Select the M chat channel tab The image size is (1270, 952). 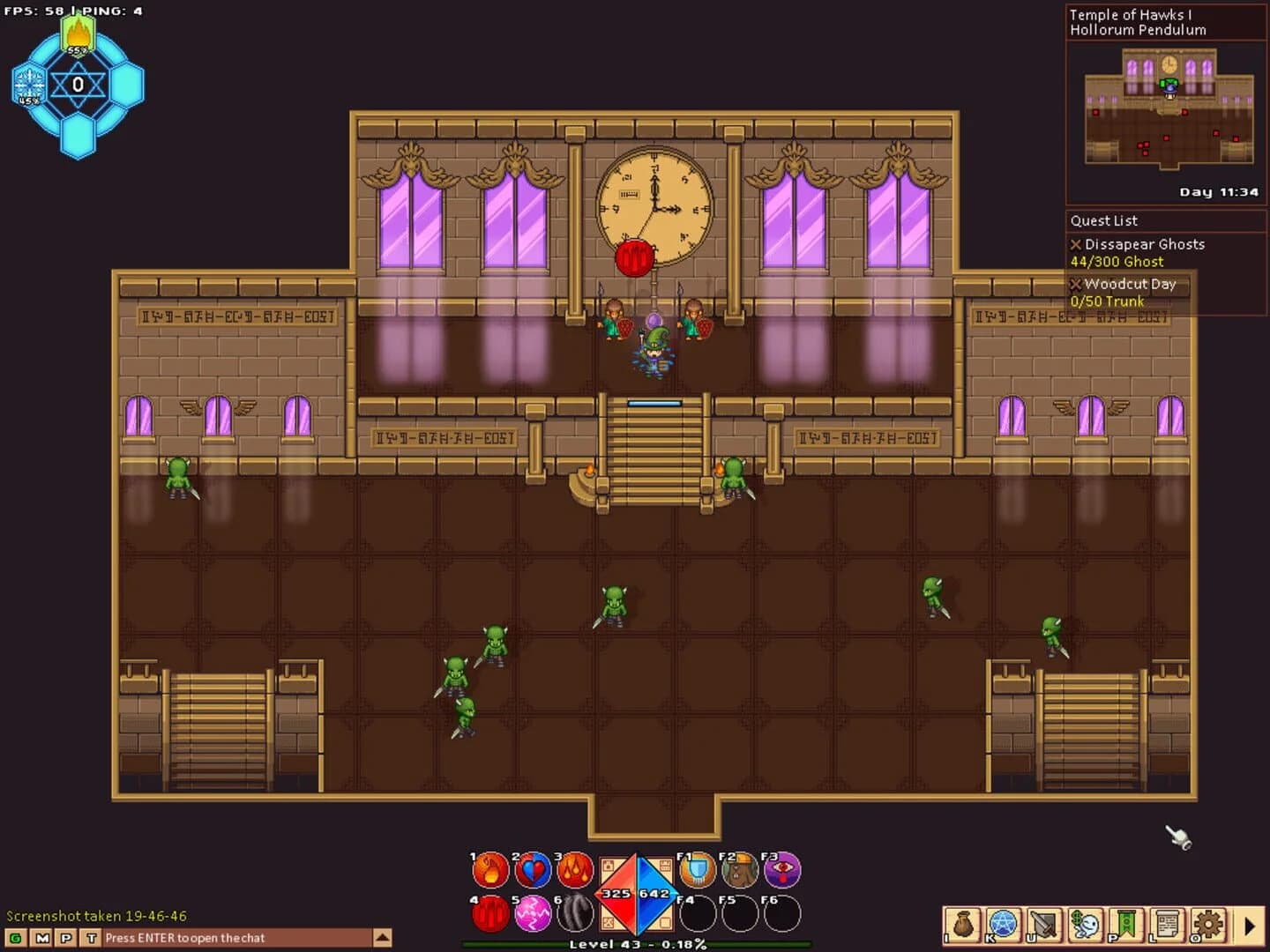point(41,938)
